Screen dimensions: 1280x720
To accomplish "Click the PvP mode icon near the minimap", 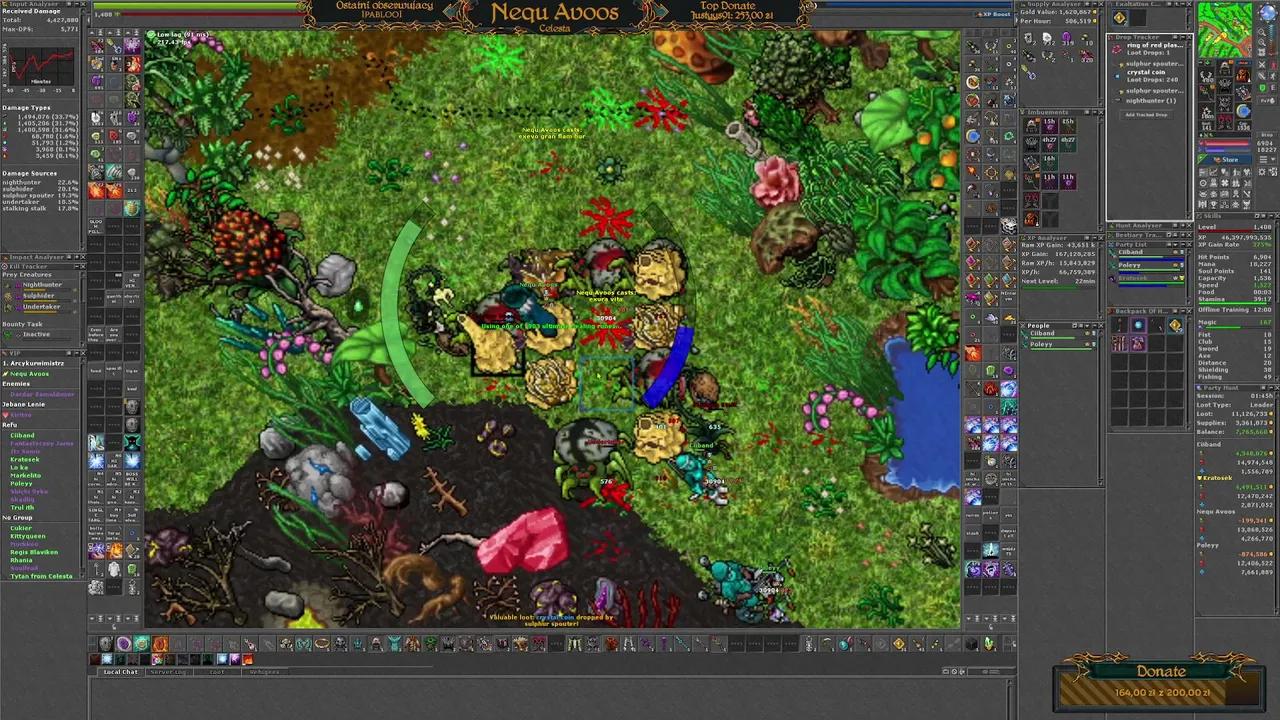I will tap(1266, 100).
